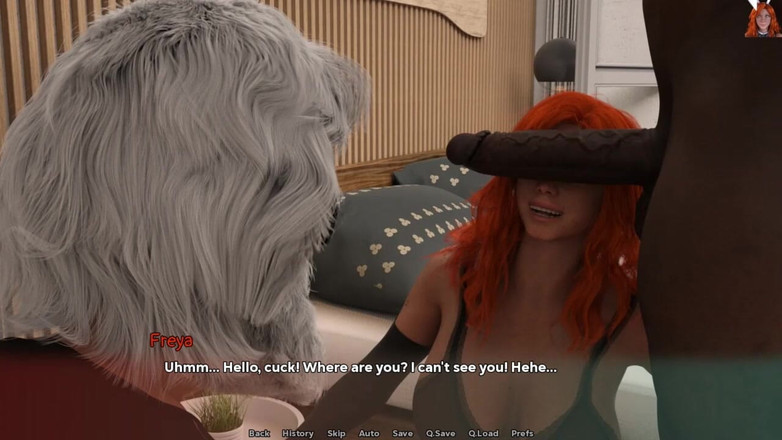This screenshot has height=440, width=782.
Task: Open the dialogue History log
Action: (298, 433)
